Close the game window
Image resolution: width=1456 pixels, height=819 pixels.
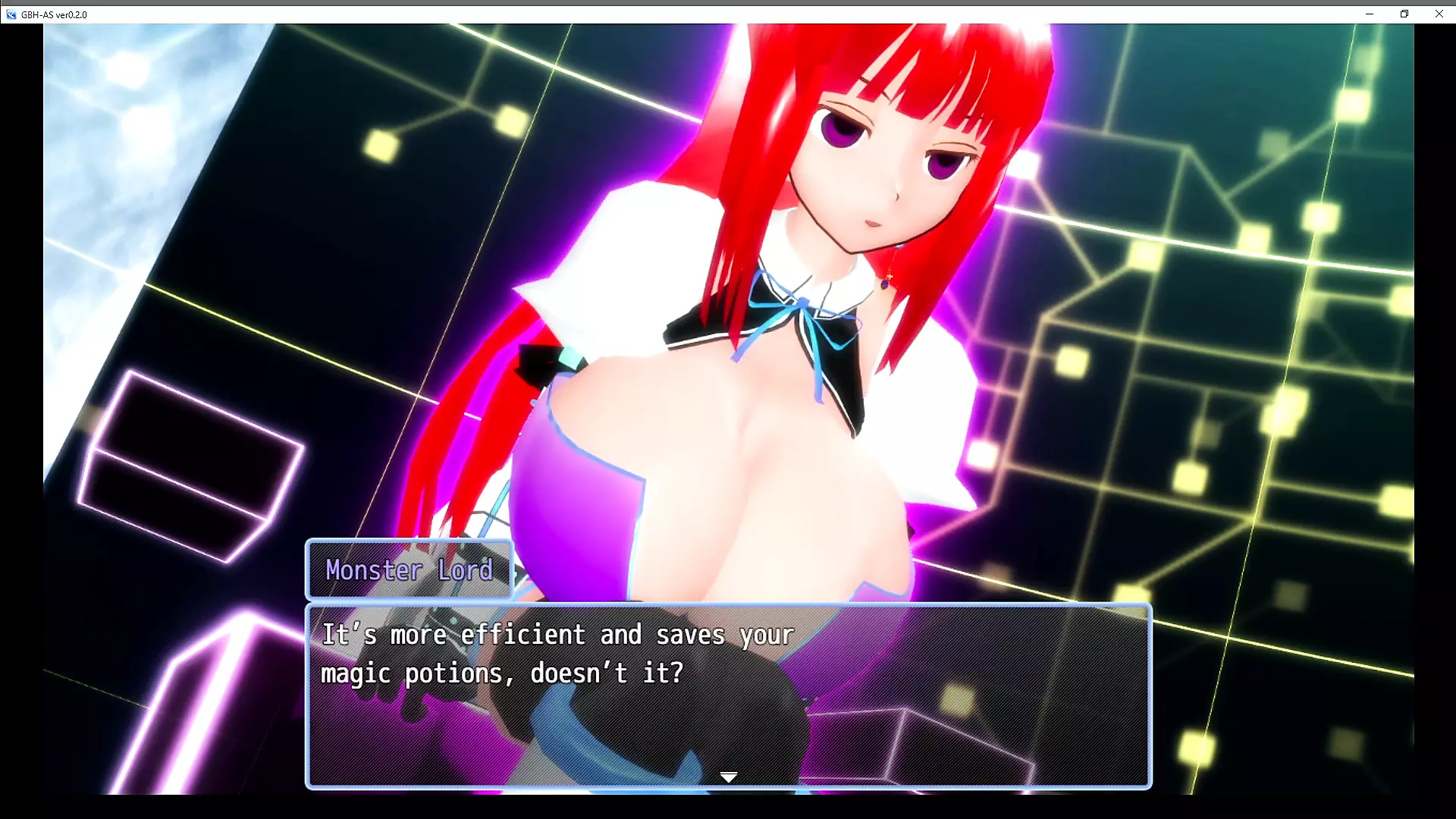point(1439,14)
